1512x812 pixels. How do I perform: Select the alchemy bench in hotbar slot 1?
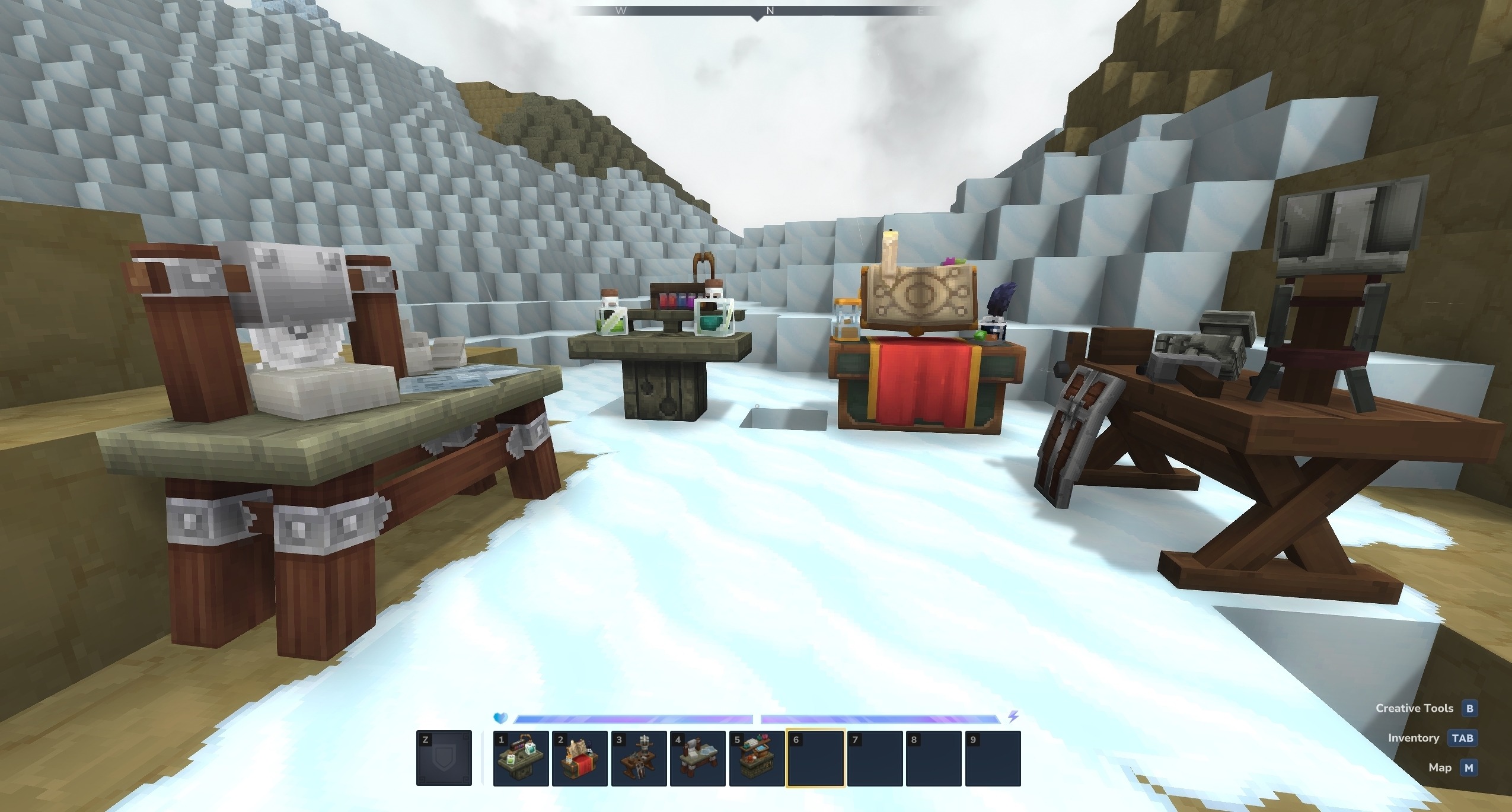(x=520, y=759)
